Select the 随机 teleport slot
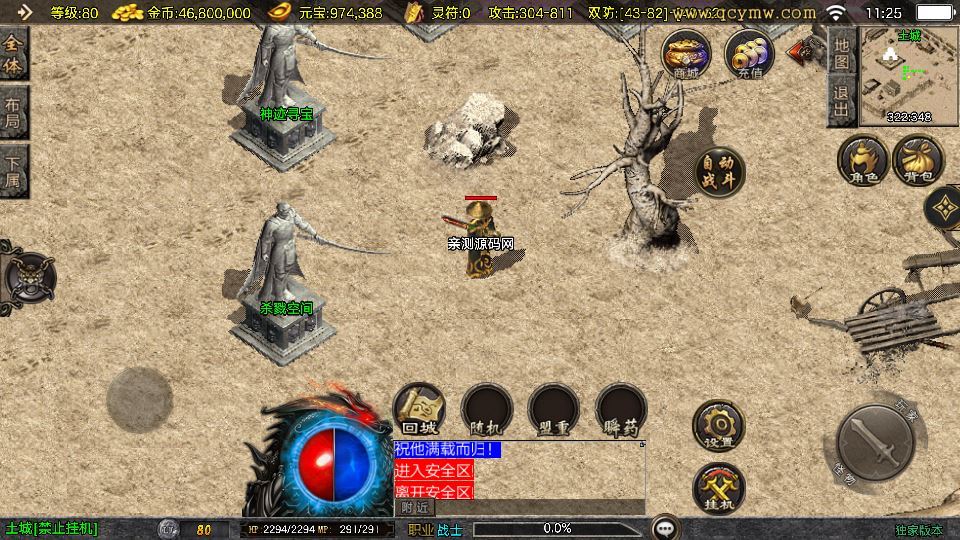 coord(486,409)
